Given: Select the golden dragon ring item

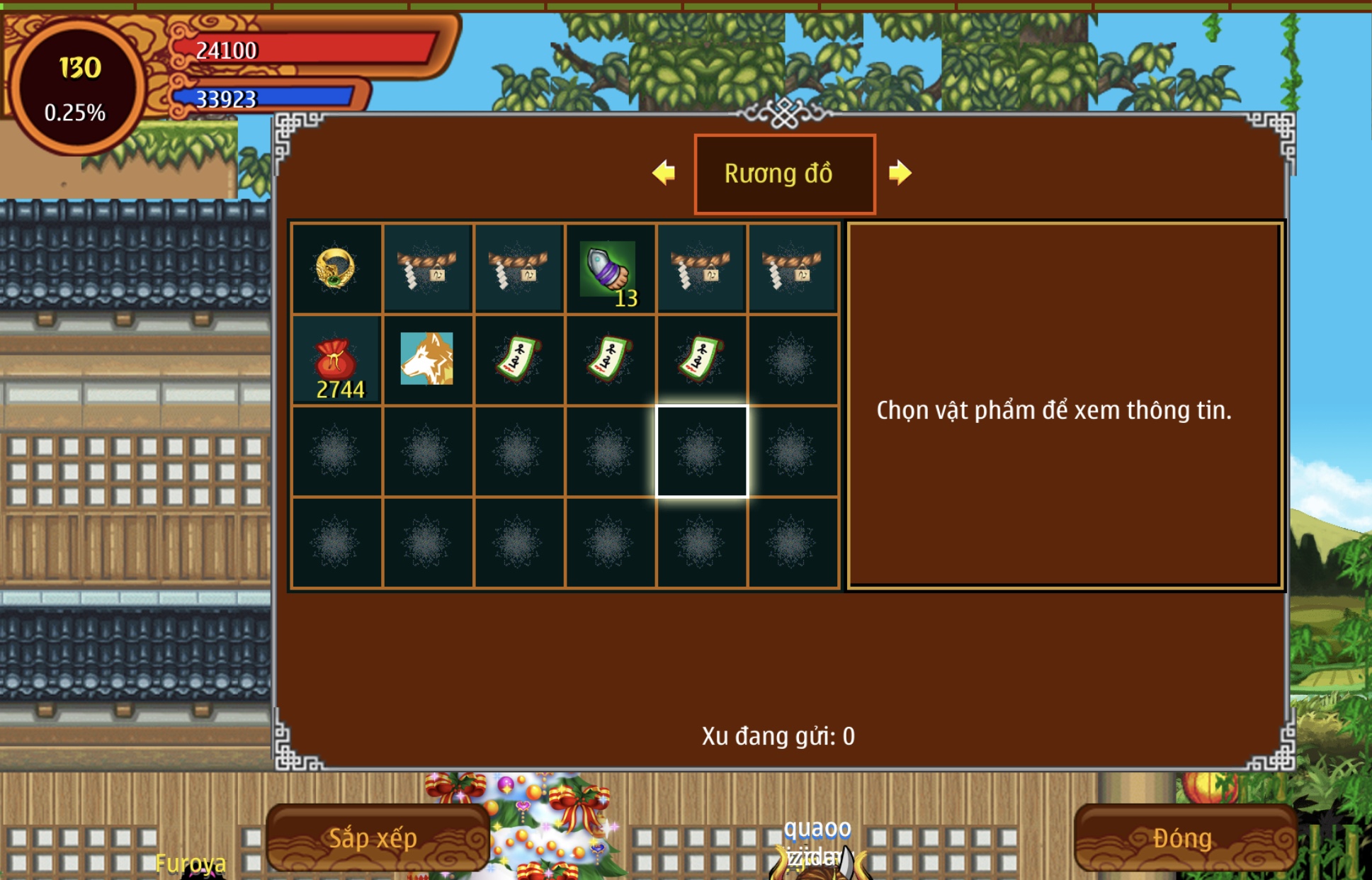Looking at the screenshot, I should tap(336, 269).
